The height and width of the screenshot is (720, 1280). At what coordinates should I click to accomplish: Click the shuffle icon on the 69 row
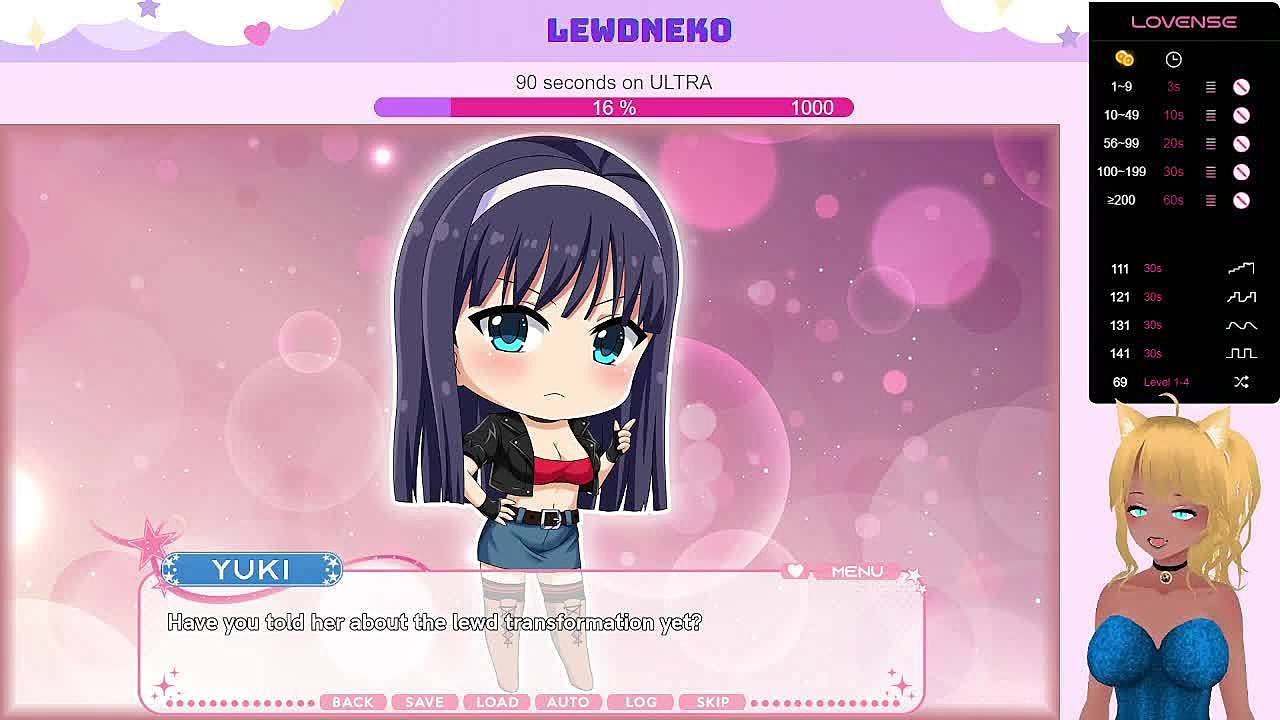[1241, 382]
